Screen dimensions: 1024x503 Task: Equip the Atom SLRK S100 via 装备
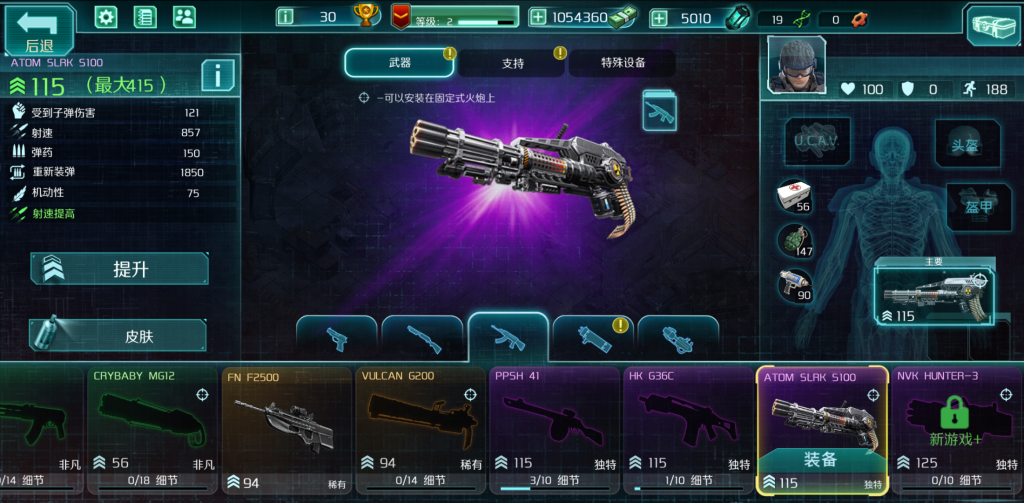point(822,461)
